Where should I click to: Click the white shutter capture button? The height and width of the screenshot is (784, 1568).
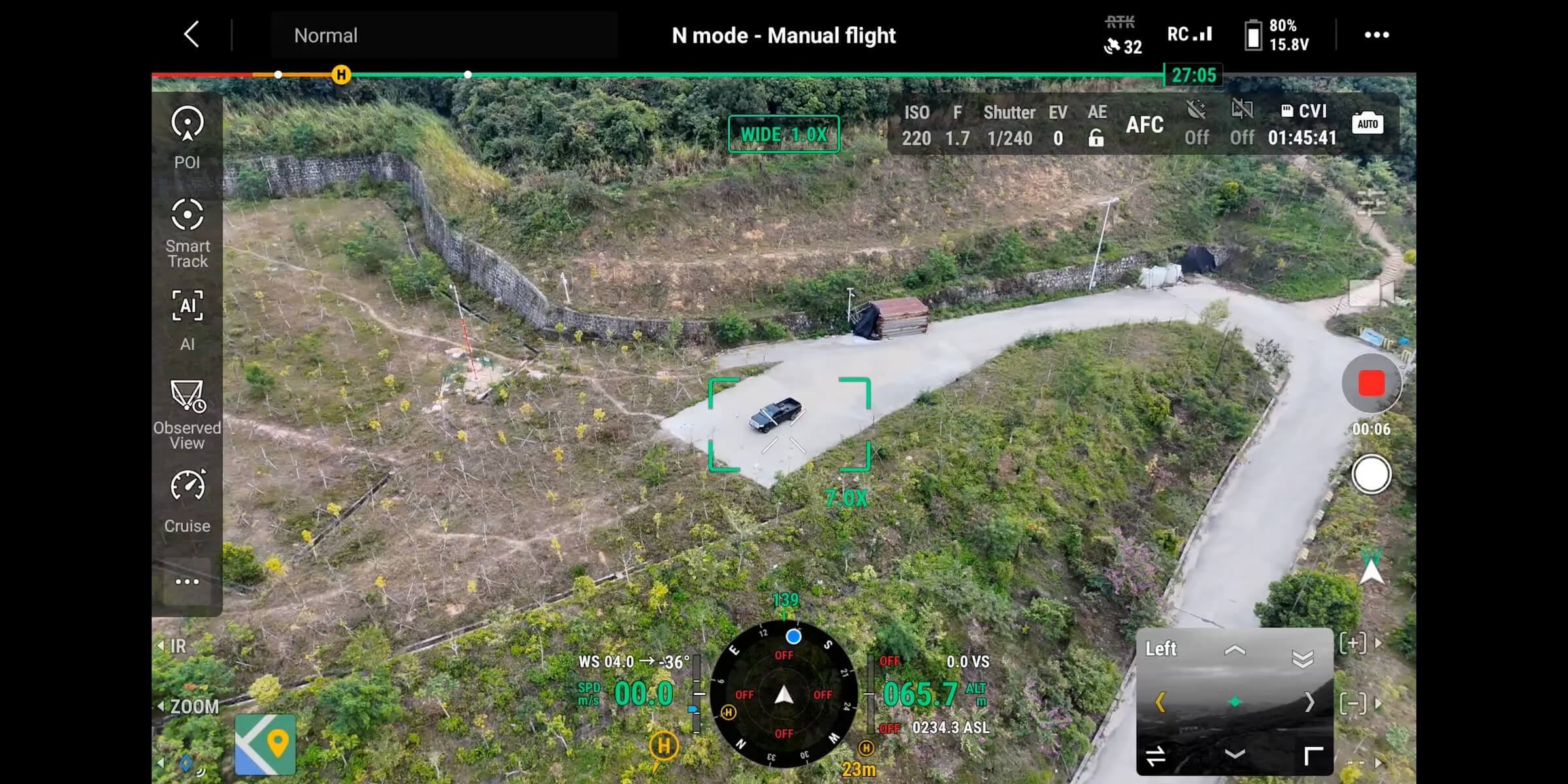(1371, 475)
